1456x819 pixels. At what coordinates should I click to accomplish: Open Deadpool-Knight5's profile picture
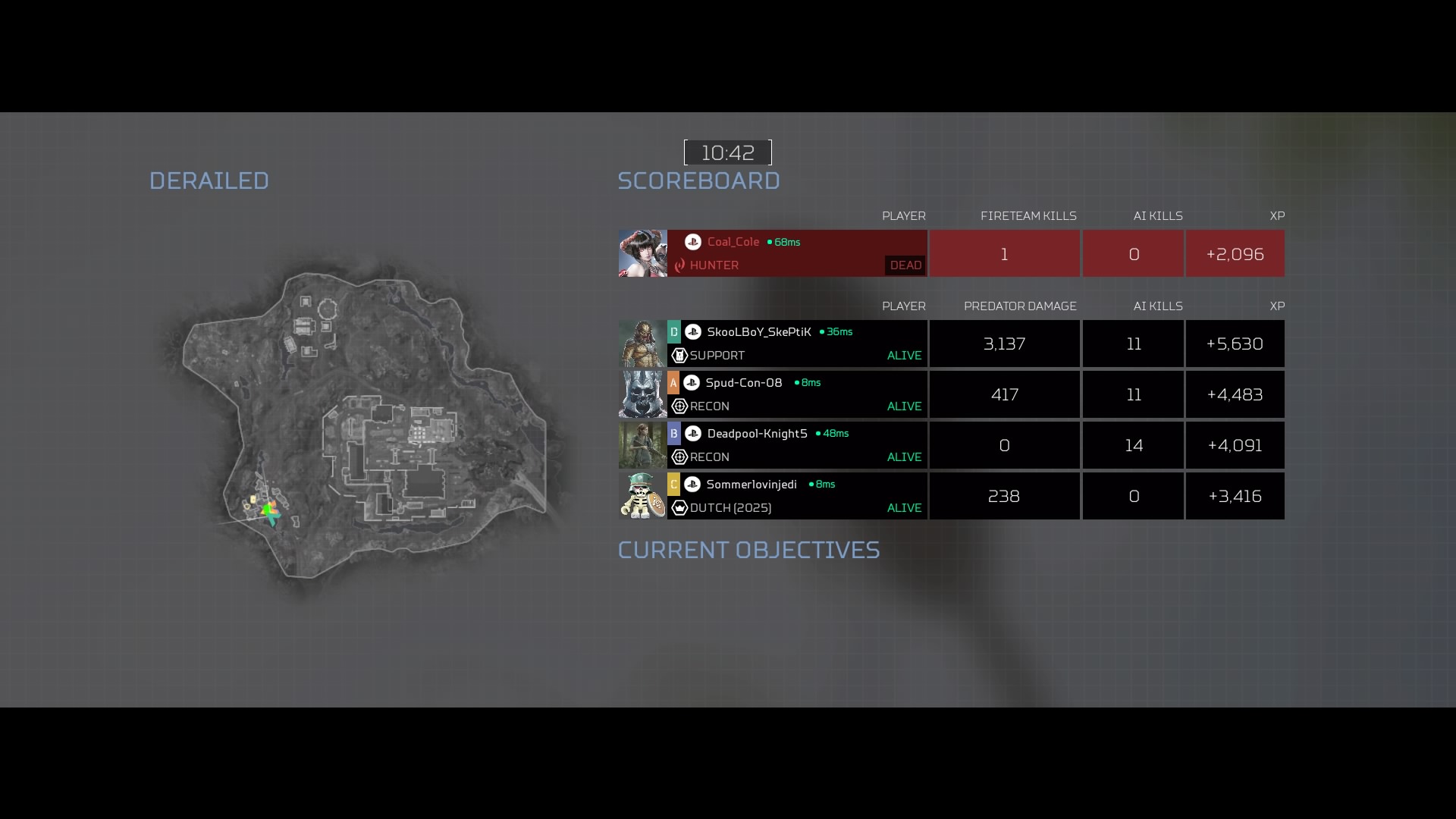(642, 445)
